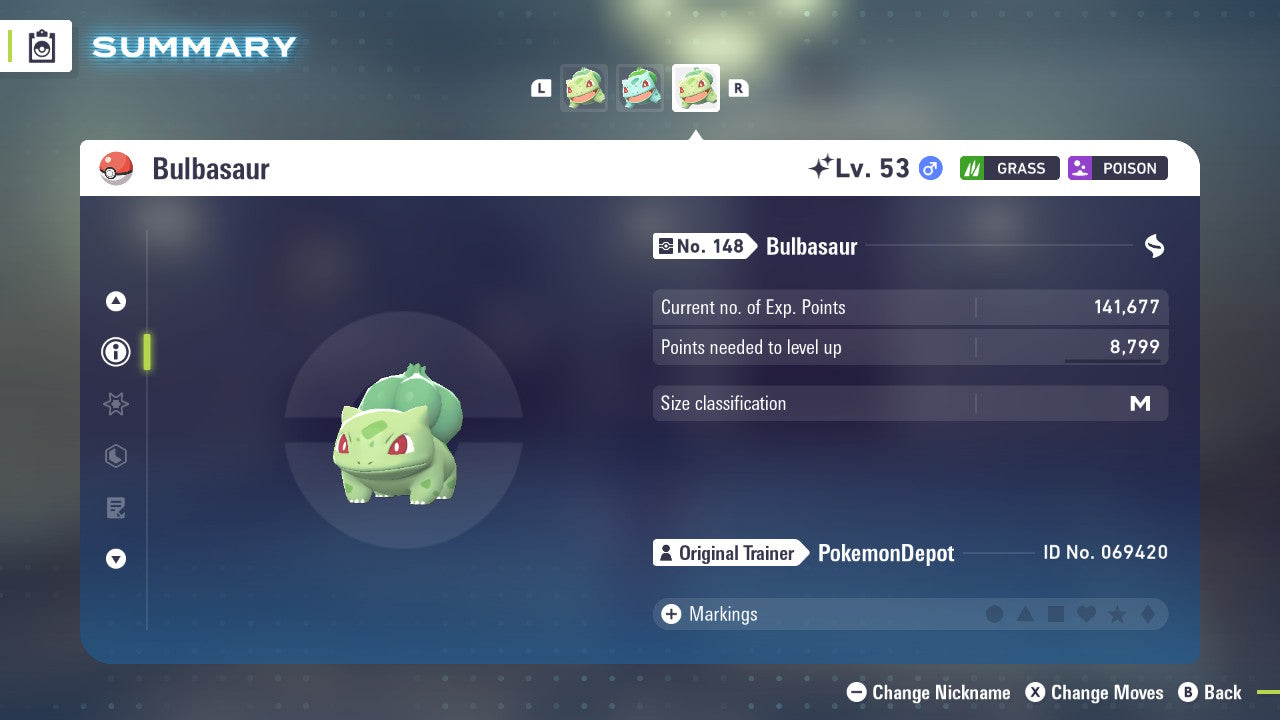This screenshot has height=720, width=1280.
Task: Click the status icon right of No. 148
Action: (x=1154, y=246)
